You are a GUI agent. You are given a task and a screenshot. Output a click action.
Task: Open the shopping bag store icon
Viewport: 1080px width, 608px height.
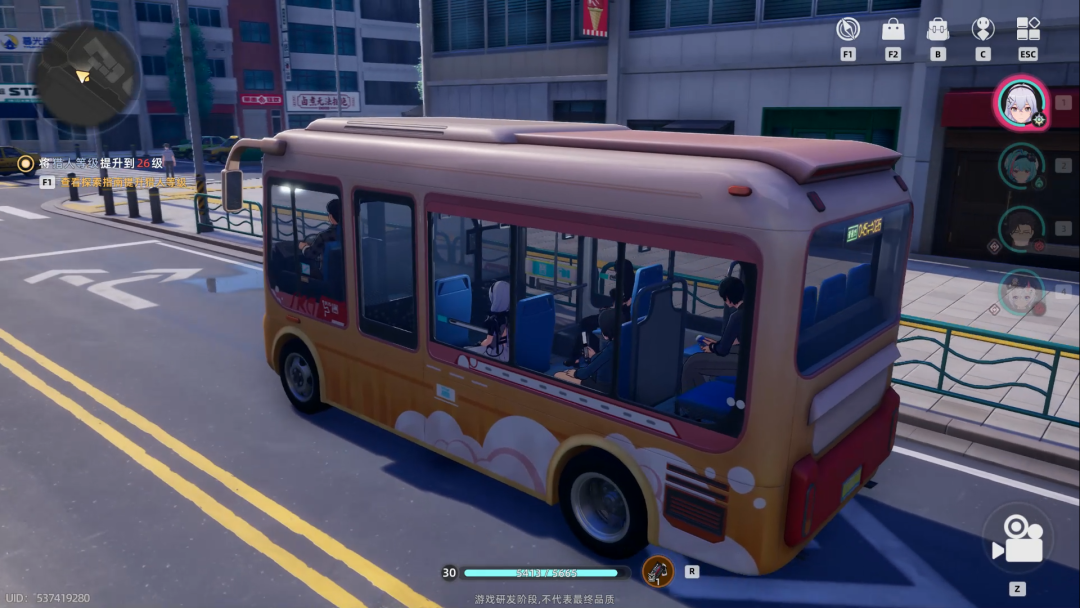coord(893,29)
